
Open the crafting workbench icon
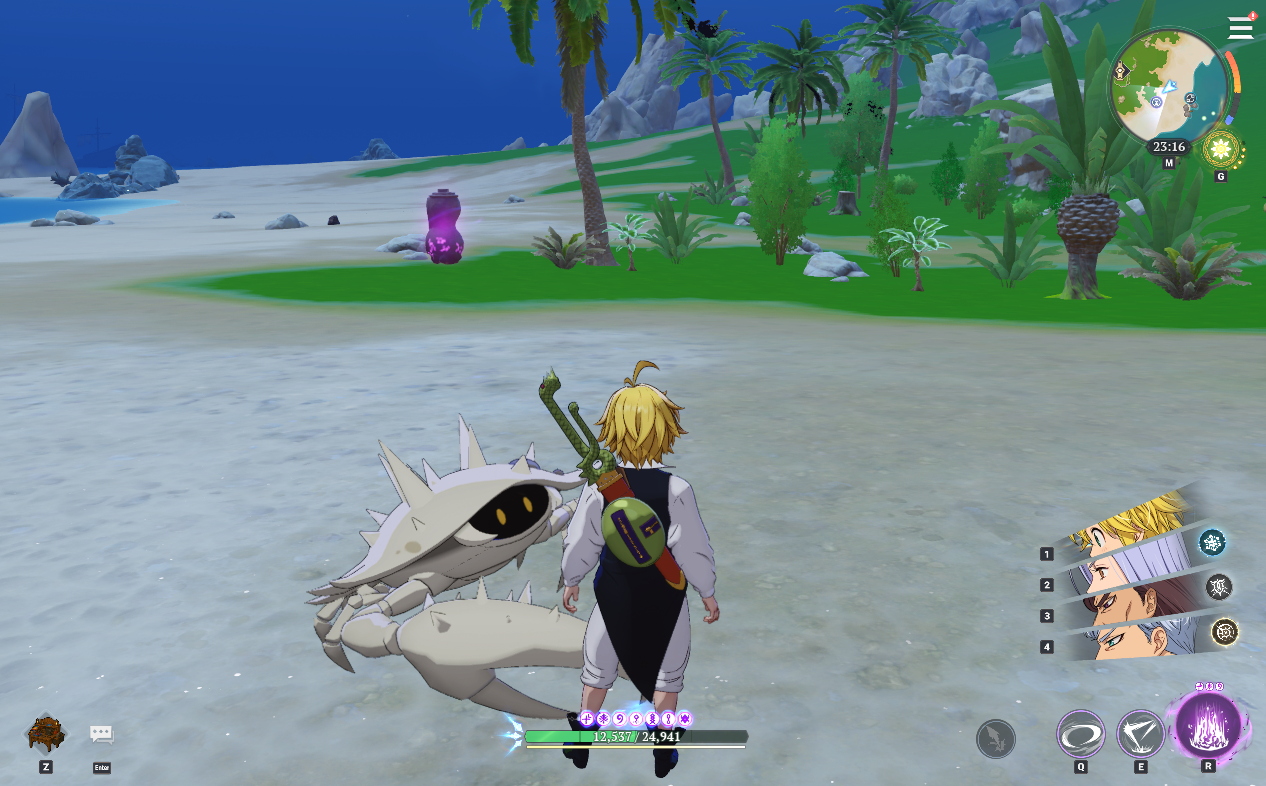pyautogui.click(x=46, y=734)
